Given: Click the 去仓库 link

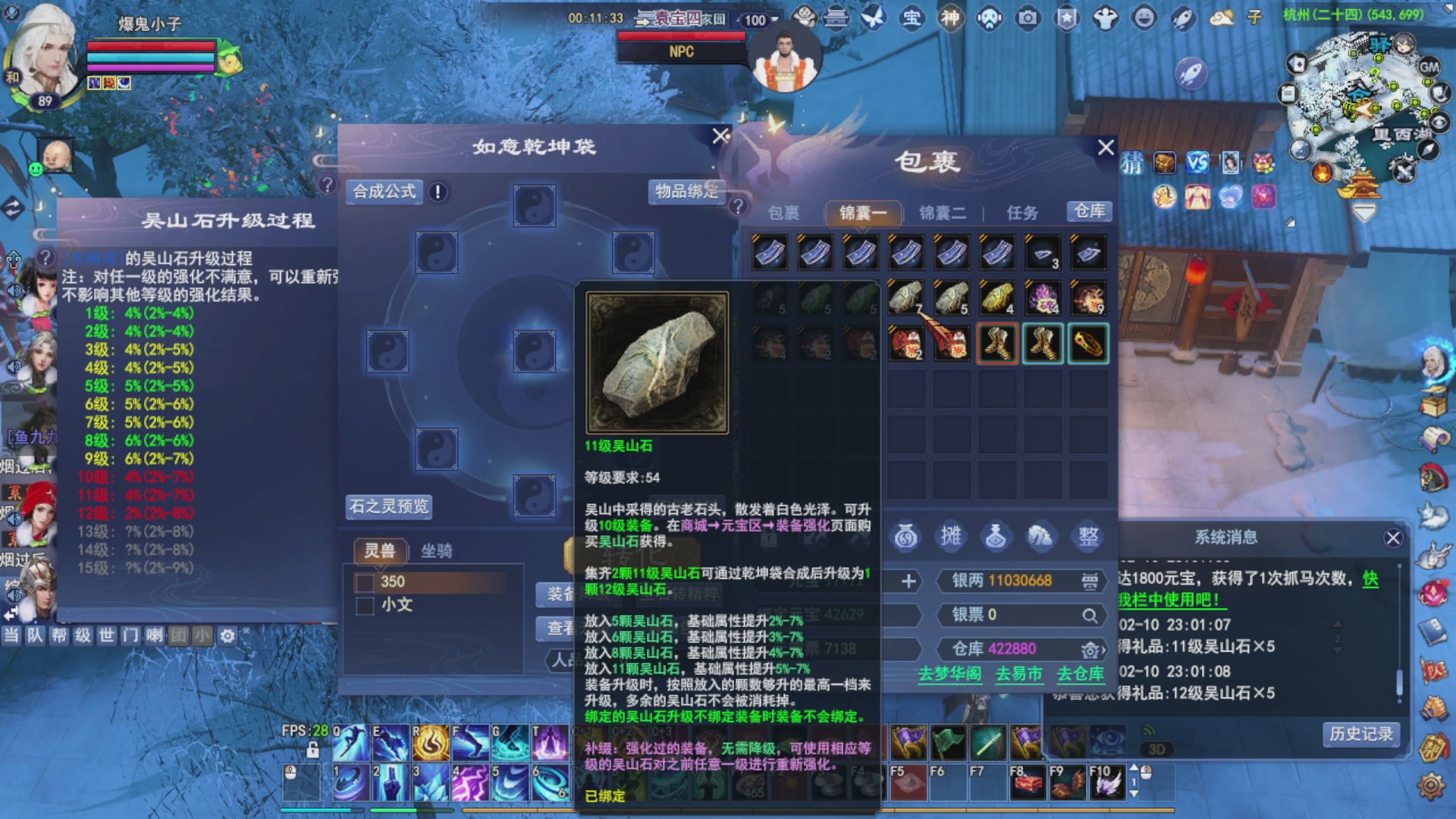Looking at the screenshot, I should click(1080, 675).
